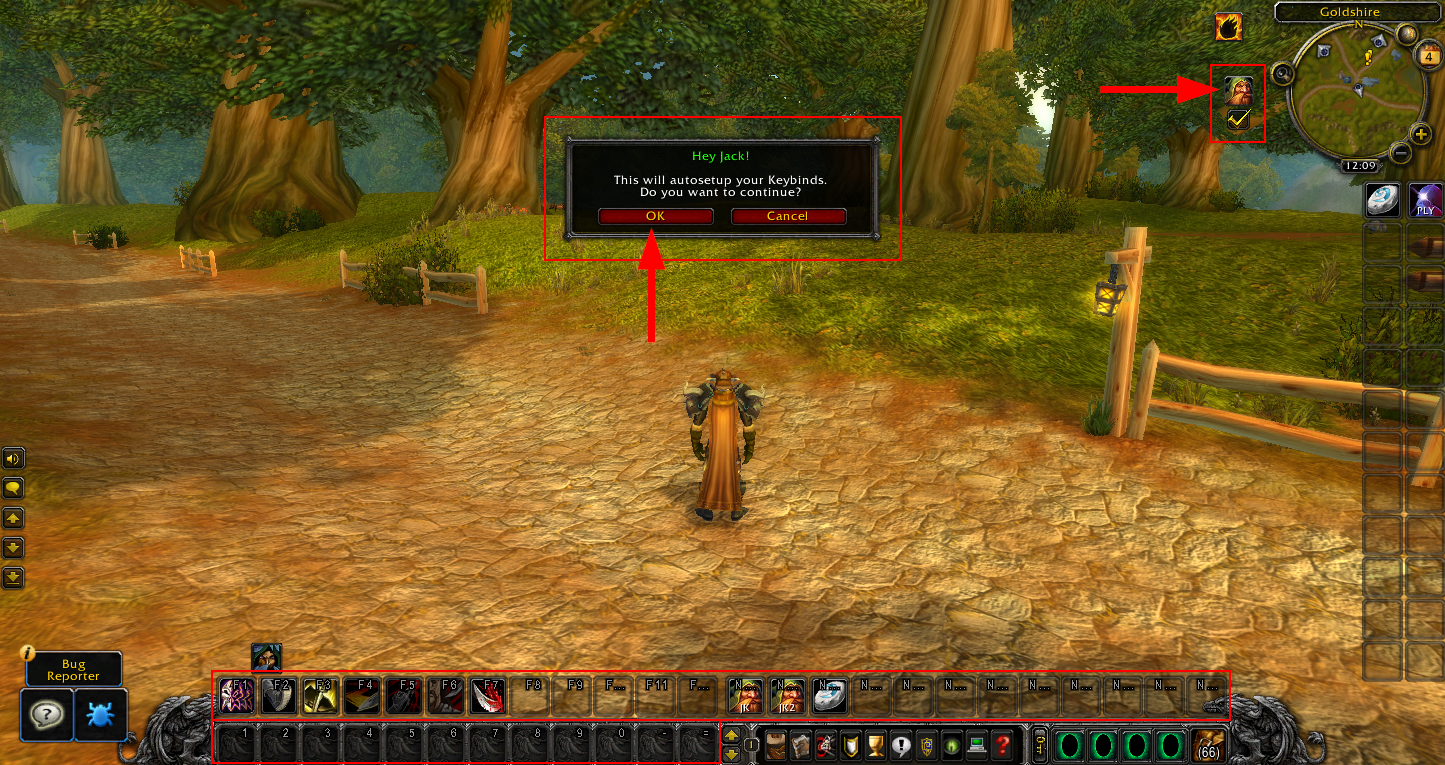Open the gold trophy achievements button
Screen dimensions: 1445x765
[875, 745]
